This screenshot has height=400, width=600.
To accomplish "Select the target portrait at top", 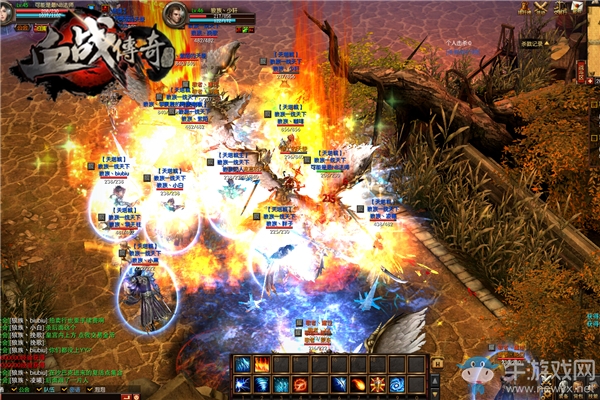I will point(176,14).
